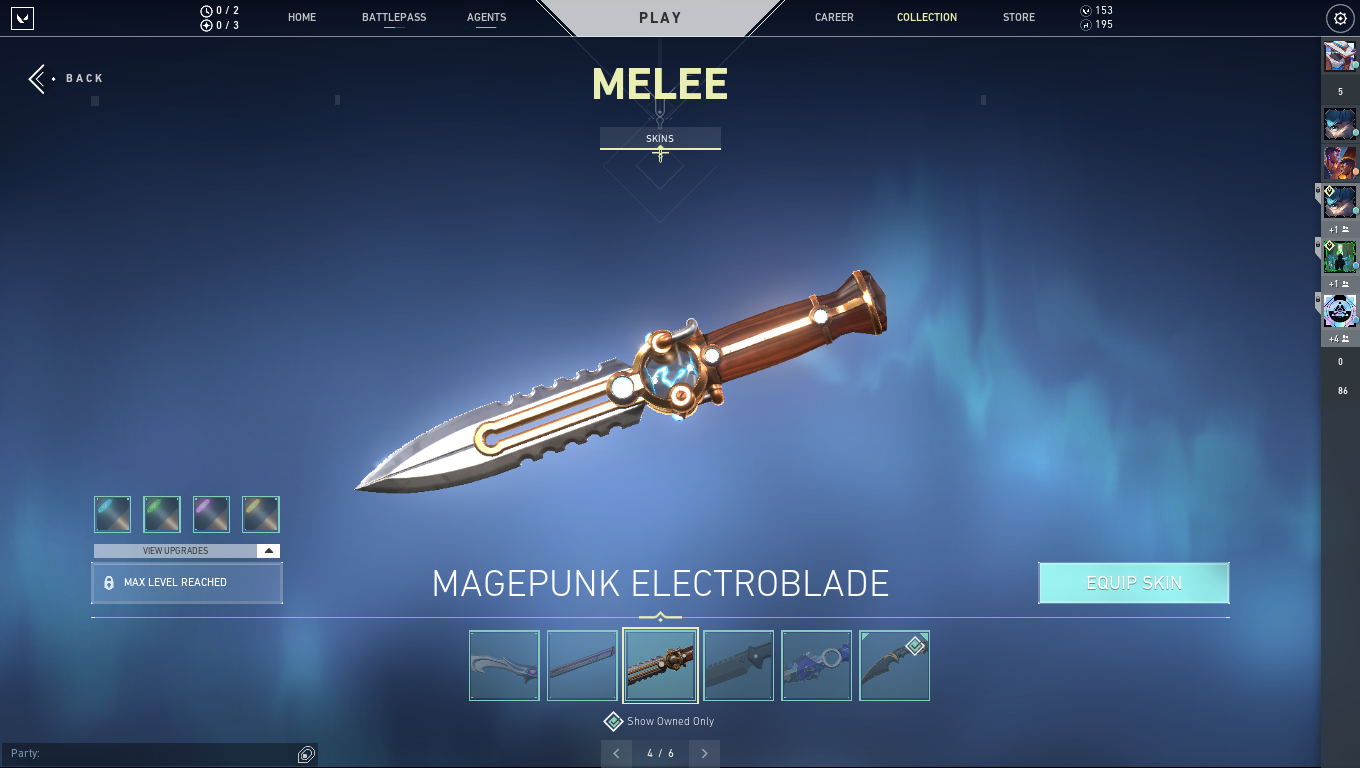
Task: Select the blue Magepunk variant
Action: point(112,513)
